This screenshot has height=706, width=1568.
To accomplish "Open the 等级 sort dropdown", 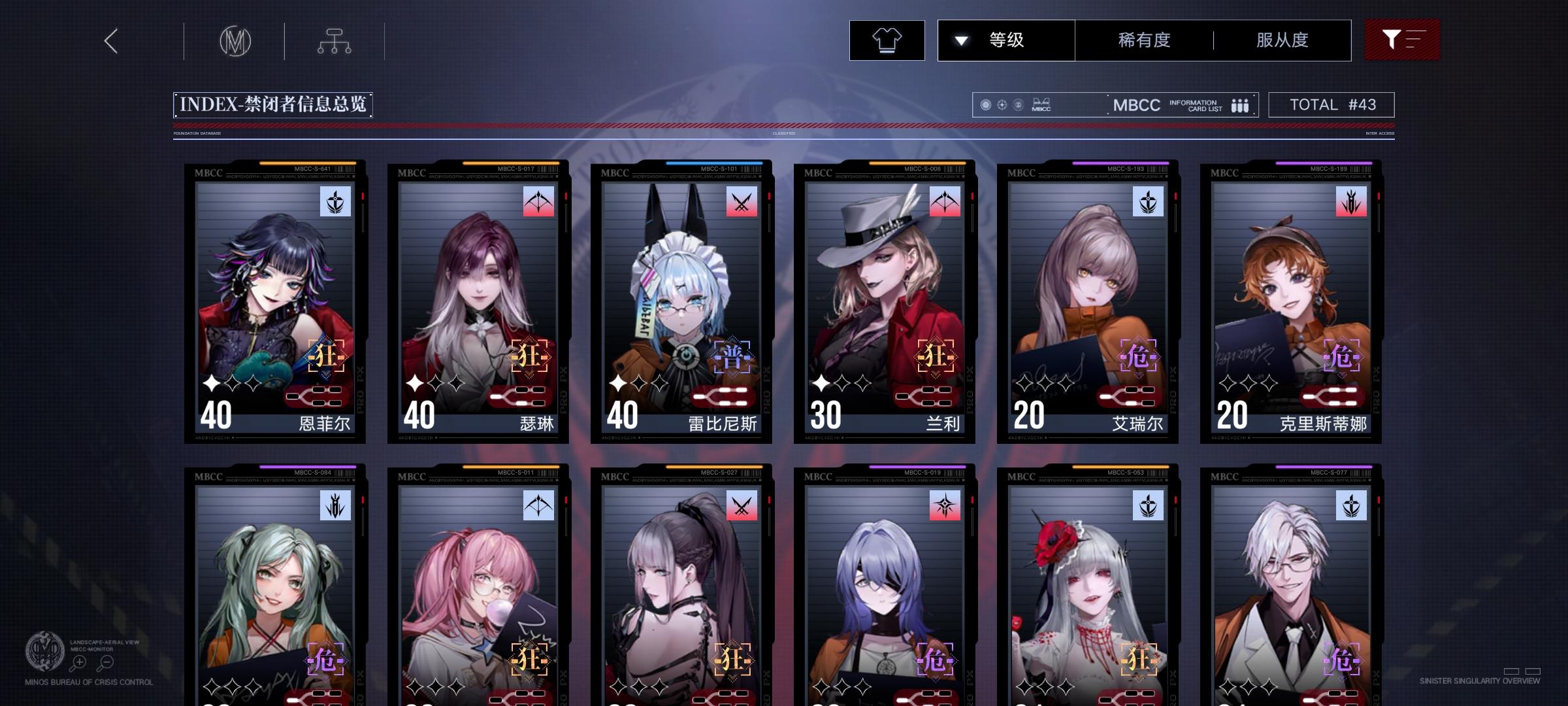I will coord(1006,40).
